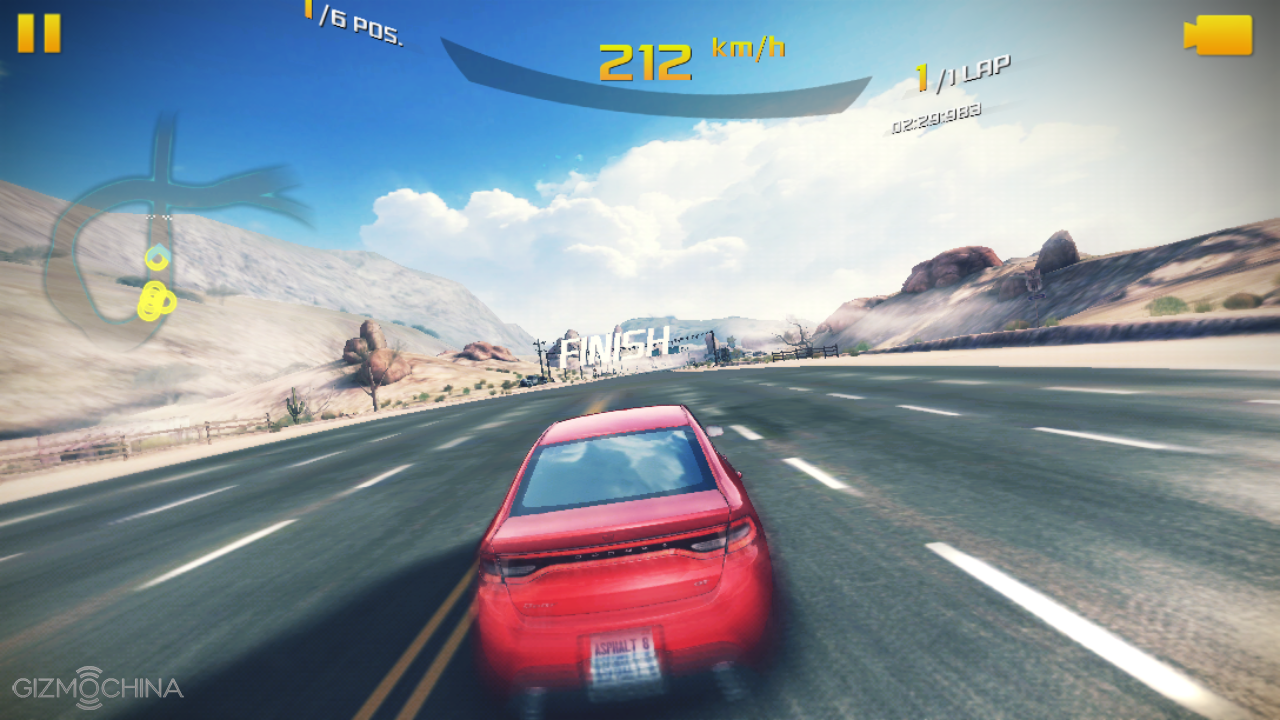Pause the race with the pause button
The width and height of the screenshot is (1280, 720).
pyautogui.click(x=39, y=33)
